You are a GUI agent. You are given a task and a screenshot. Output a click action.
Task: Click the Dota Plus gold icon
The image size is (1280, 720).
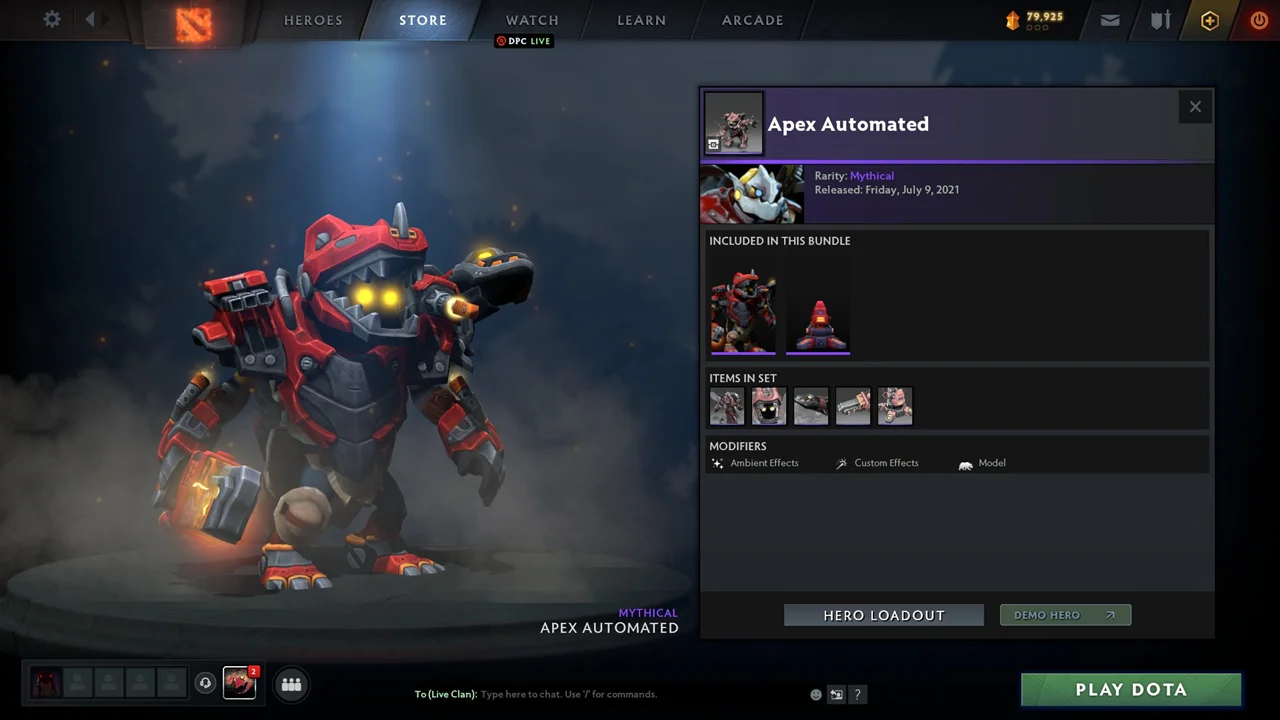[1210, 20]
